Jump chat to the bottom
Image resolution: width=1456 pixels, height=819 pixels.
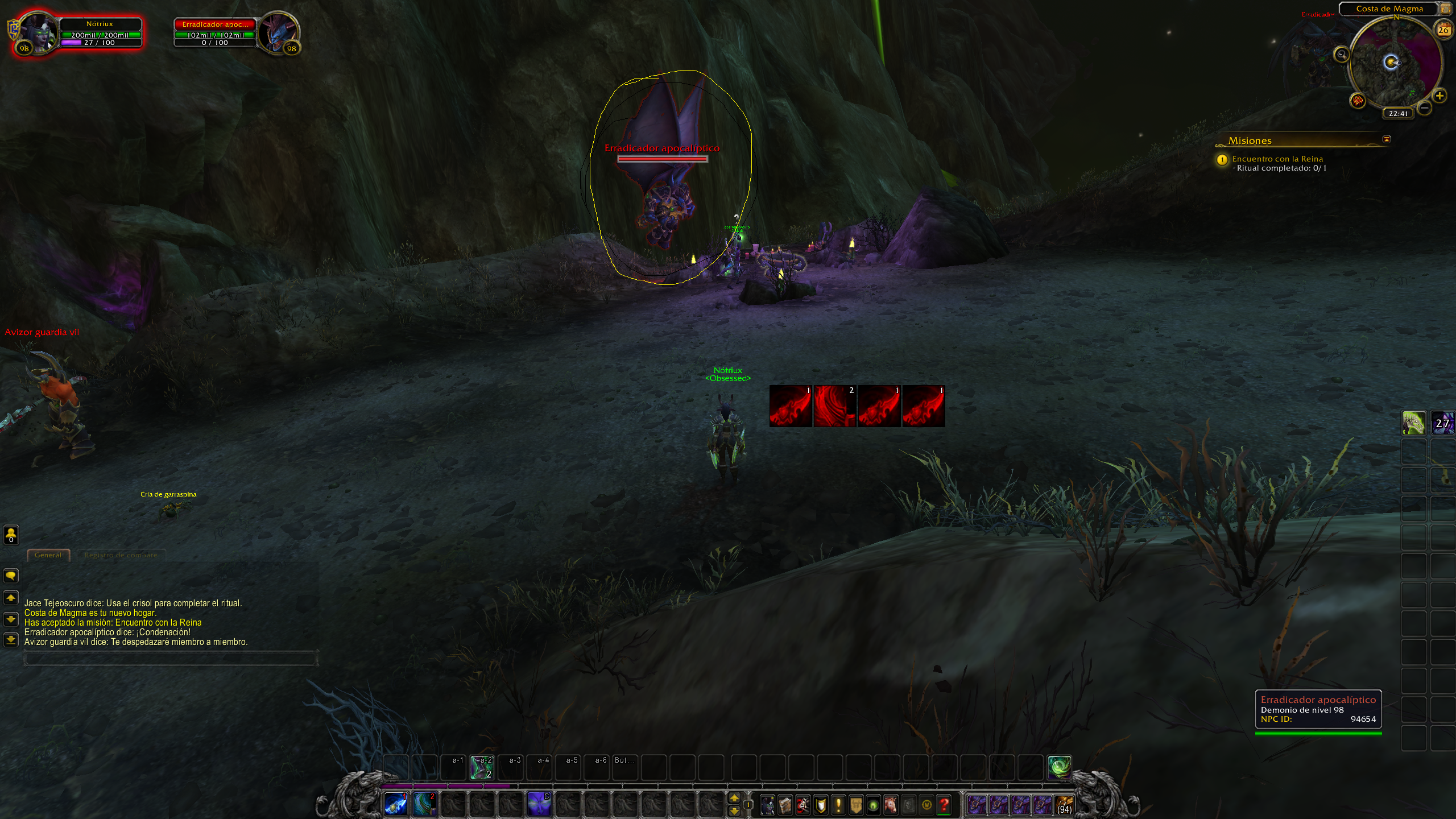pyautogui.click(x=11, y=640)
